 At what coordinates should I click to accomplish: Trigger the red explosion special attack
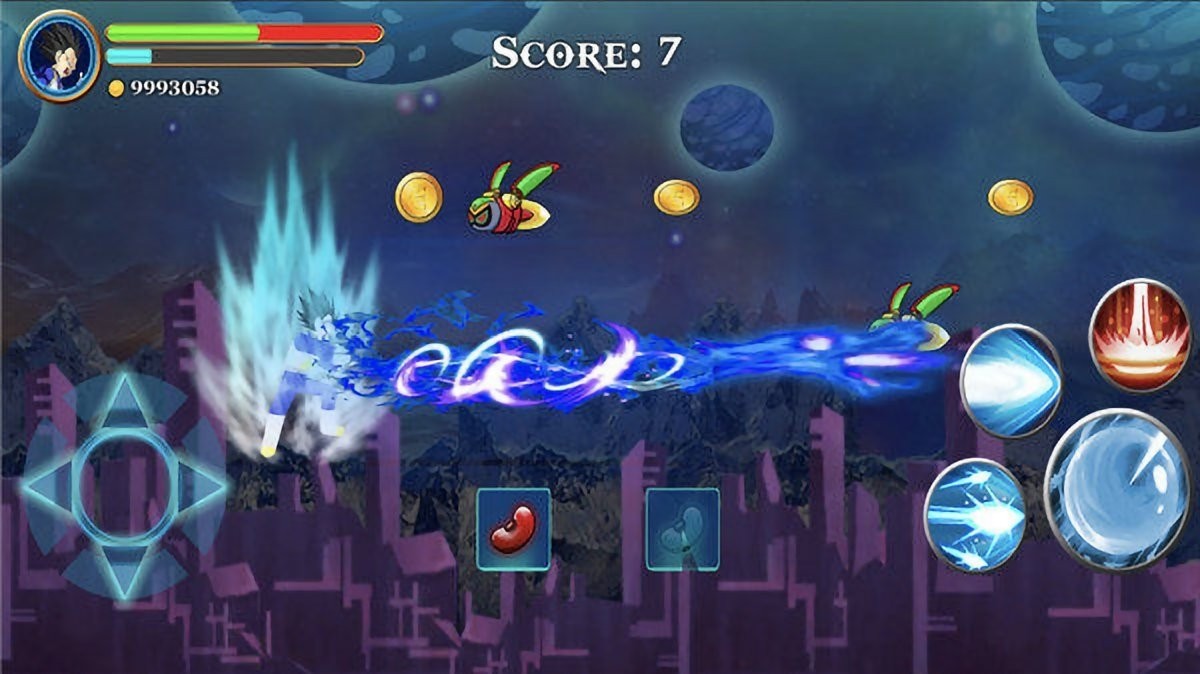pos(1138,335)
